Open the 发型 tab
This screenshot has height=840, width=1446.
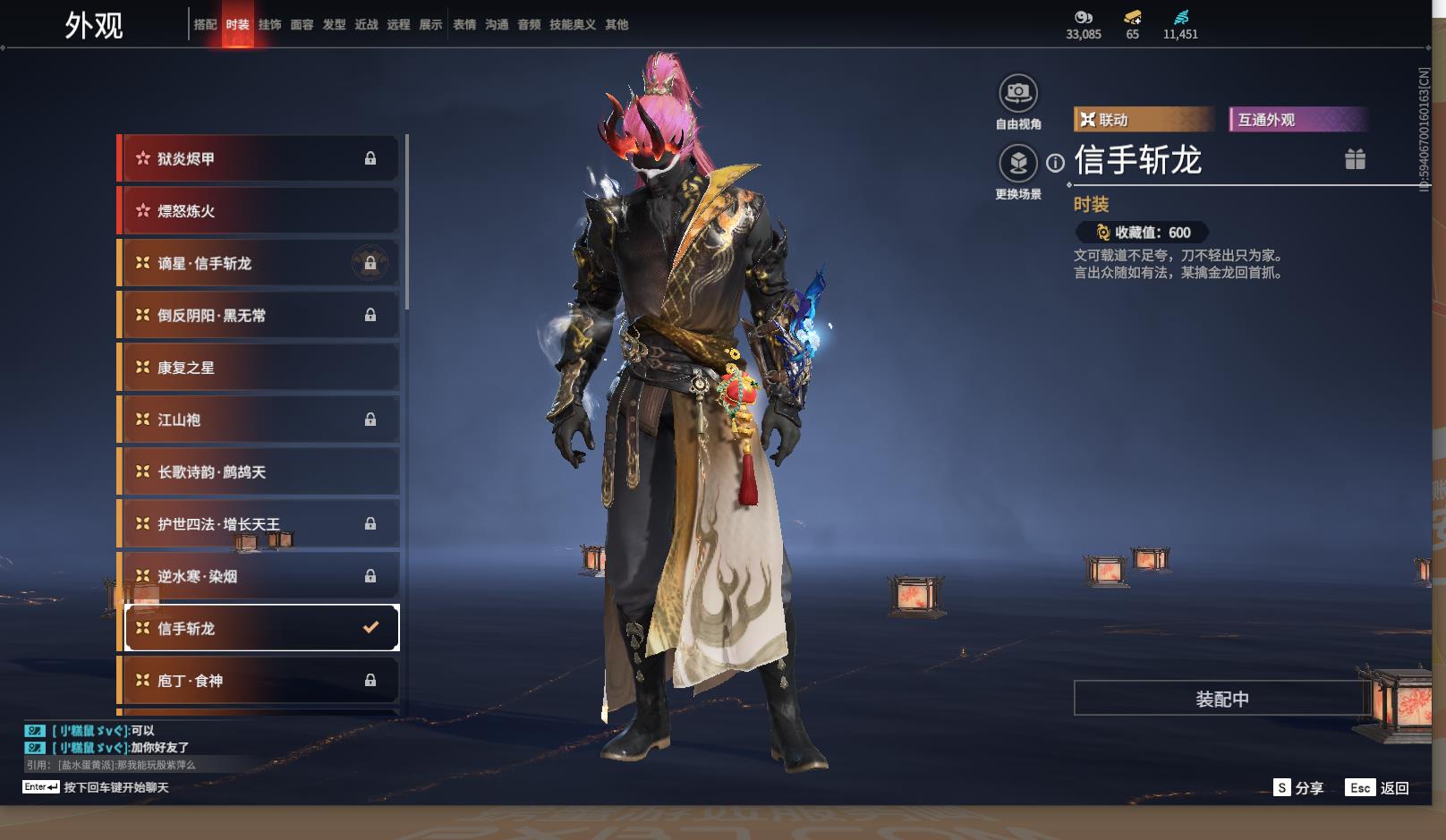click(x=334, y=25)
